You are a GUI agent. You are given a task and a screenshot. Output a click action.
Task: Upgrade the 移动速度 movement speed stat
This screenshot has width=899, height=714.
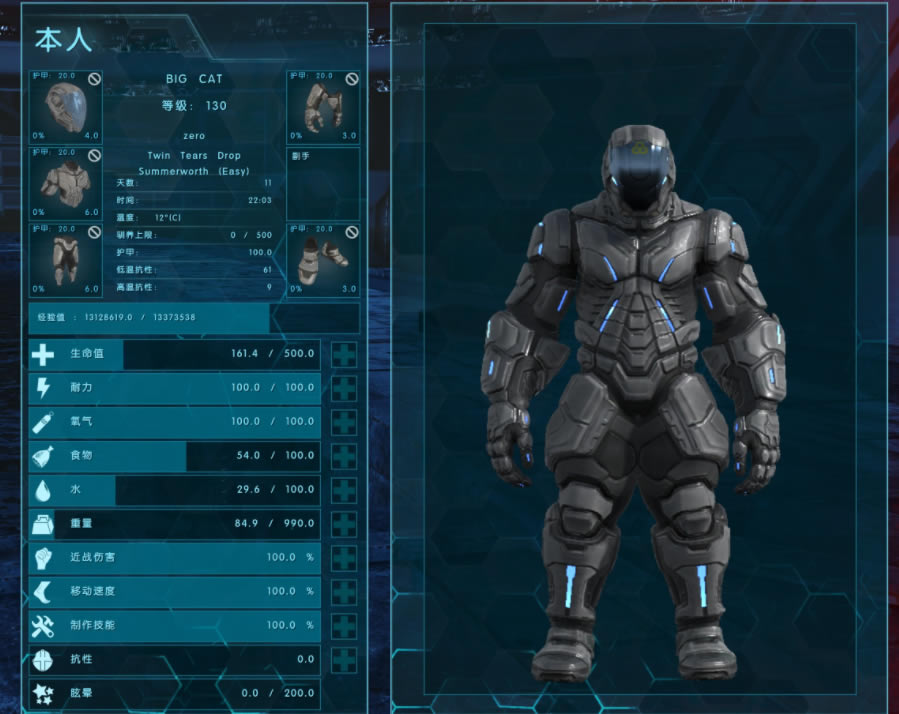(344, 592)
